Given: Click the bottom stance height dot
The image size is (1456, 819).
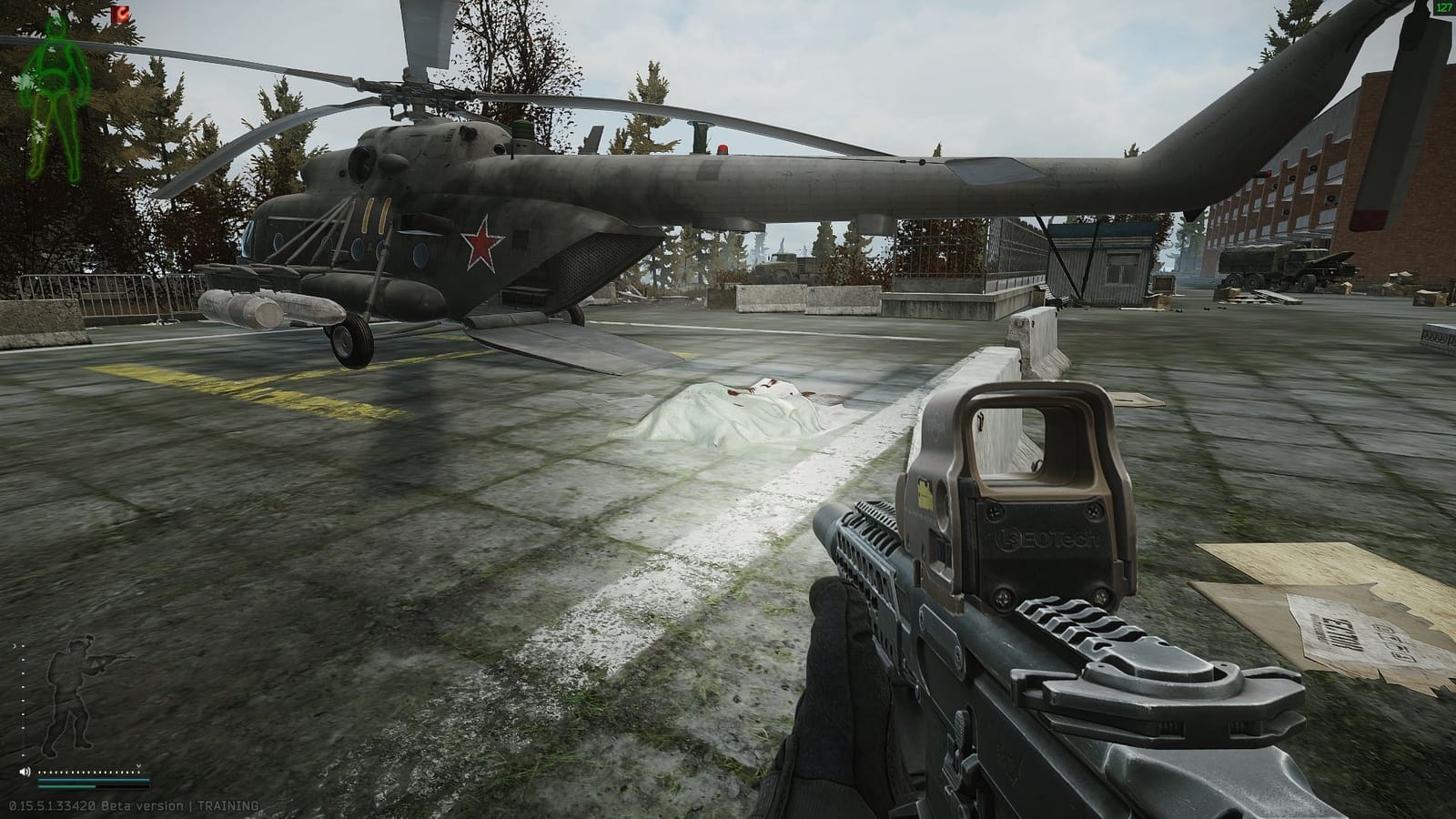Looking at the screenshot, I should click(x=23, y=755).
